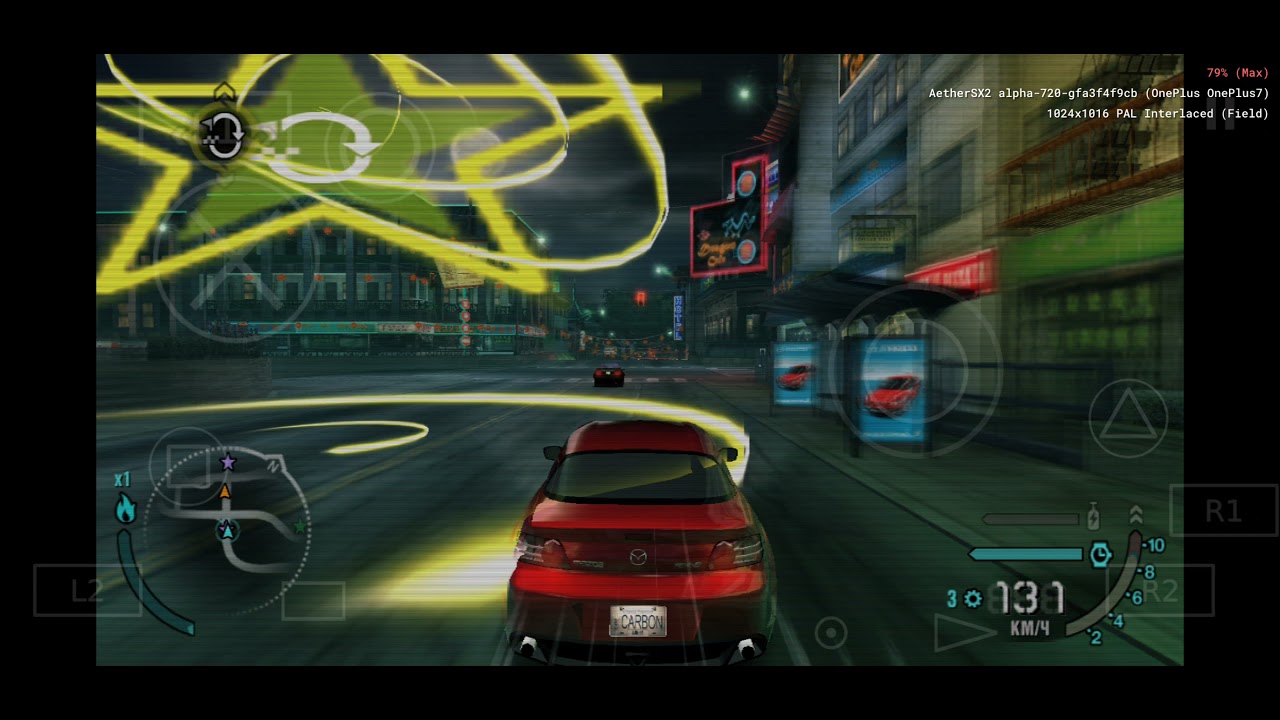The image size is (1280, 720).
Task: Select the green star marker on minimap
Action: pyautogui.click(x=299, y=526)
